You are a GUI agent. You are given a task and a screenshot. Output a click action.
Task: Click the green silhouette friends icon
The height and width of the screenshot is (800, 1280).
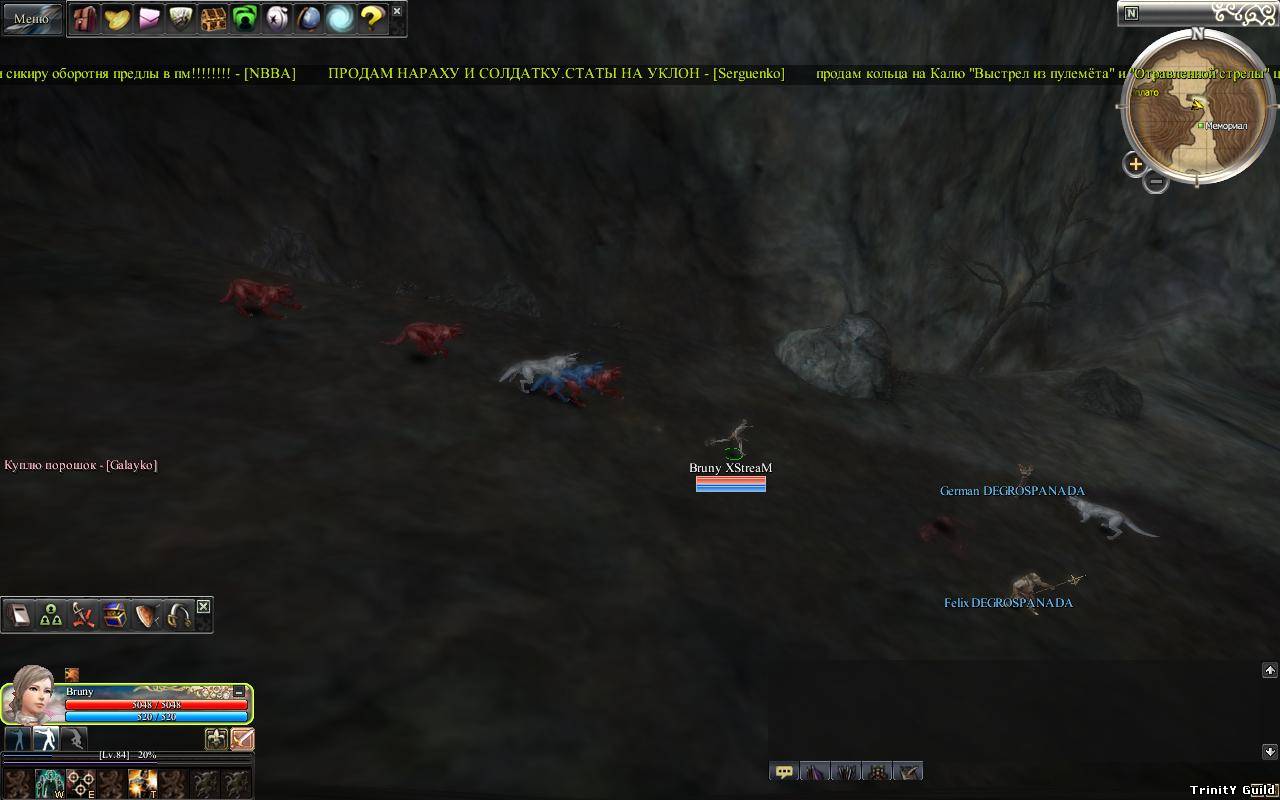(x=245, y=19)
